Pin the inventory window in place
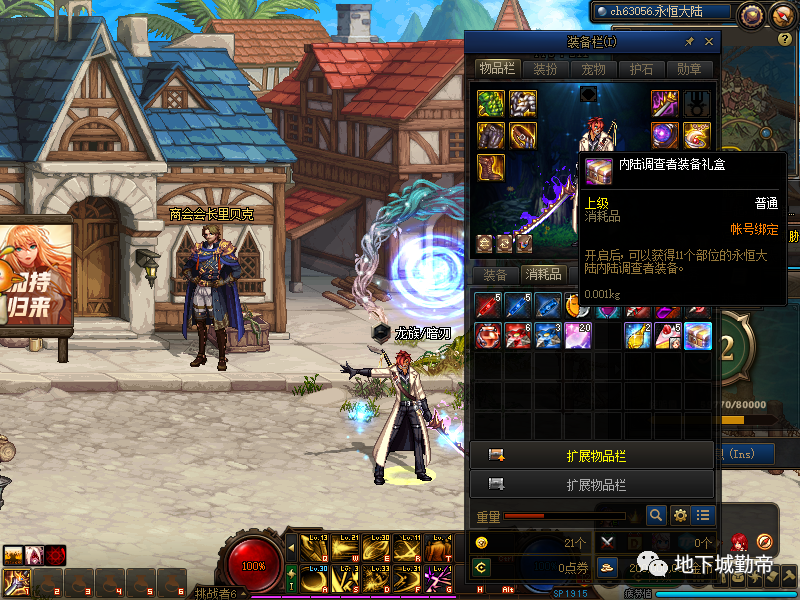800x600 pixels. click(x=689, y=42)
